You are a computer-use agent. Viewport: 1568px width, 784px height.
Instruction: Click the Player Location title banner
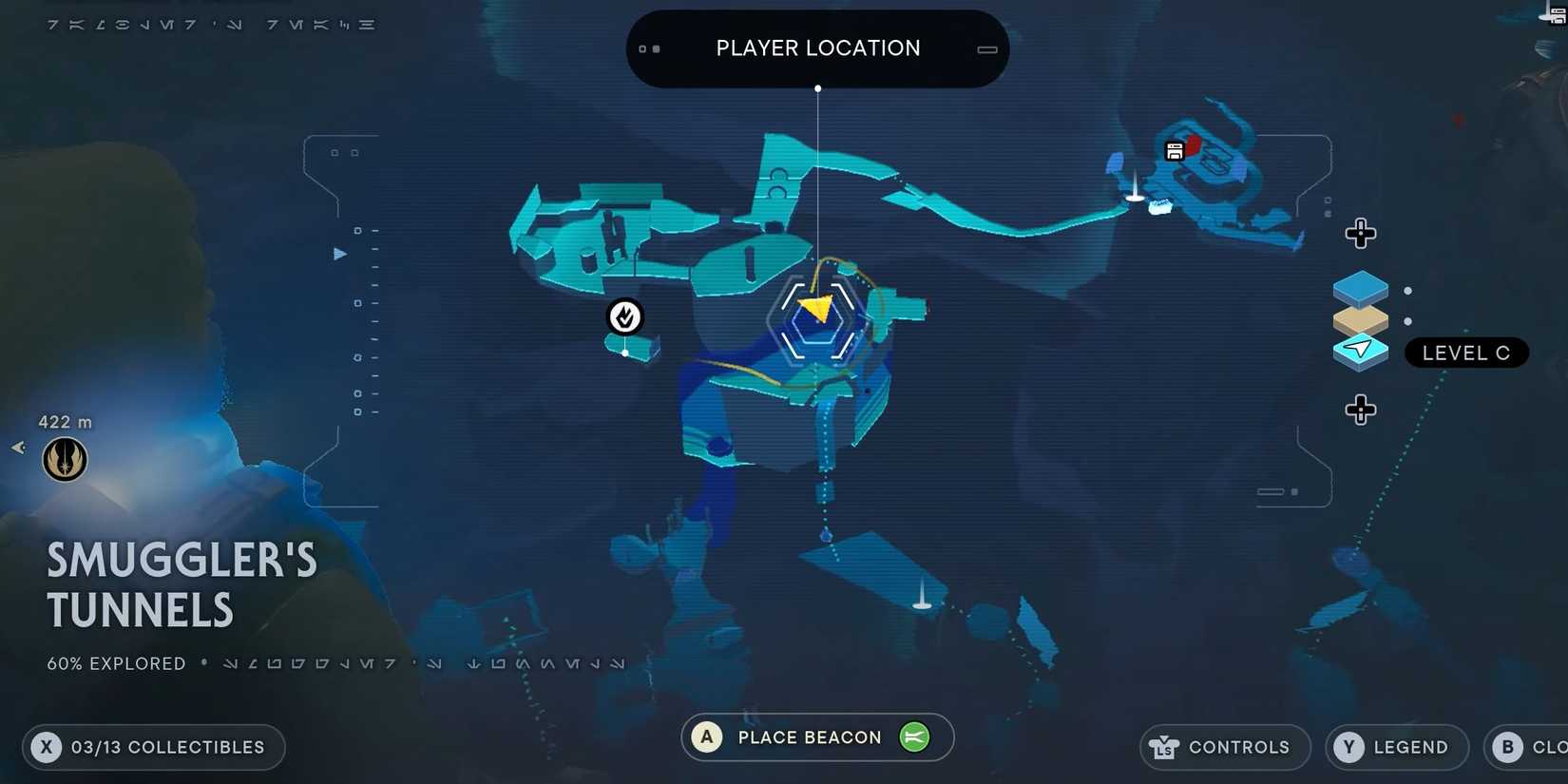pos(817,48)
